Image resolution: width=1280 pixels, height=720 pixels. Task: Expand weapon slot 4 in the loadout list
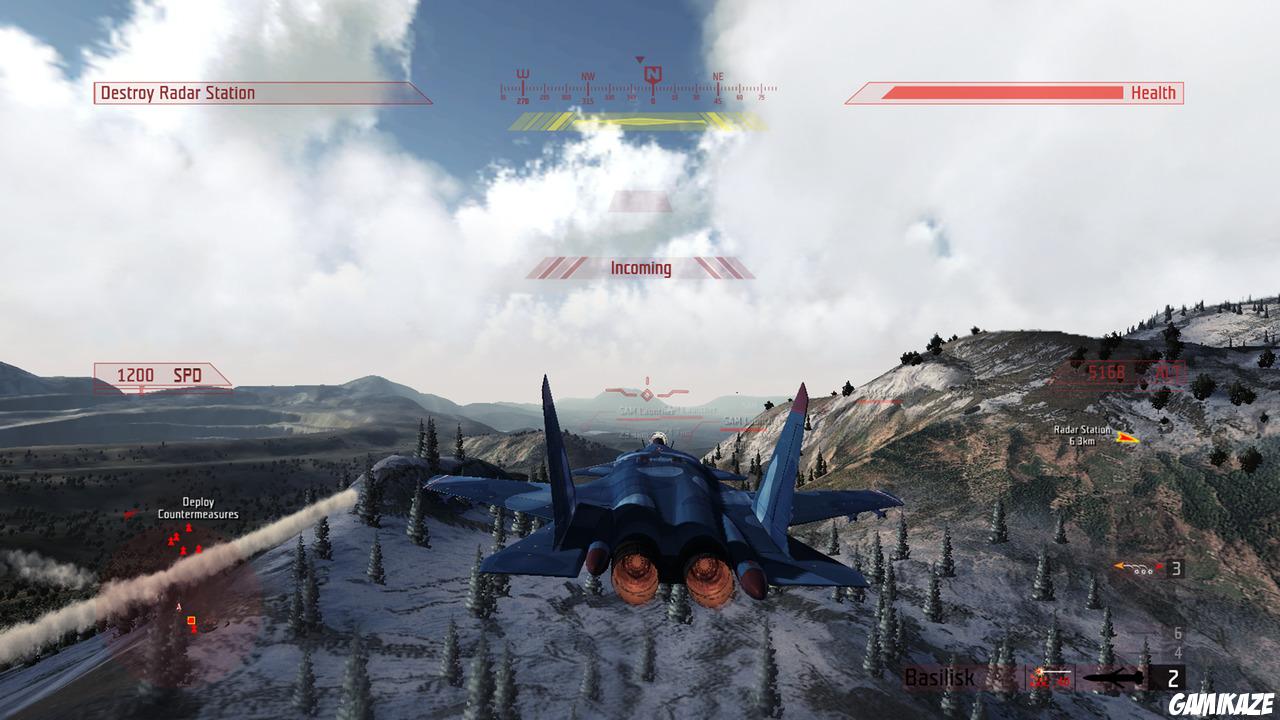(x=1178, y=652)
